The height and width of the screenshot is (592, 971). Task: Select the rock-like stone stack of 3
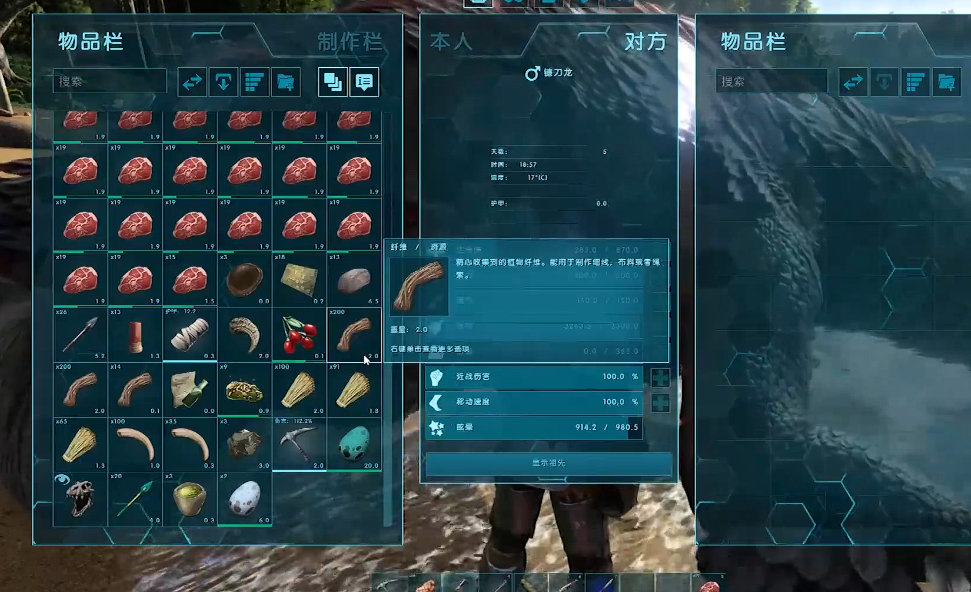click(x=244, y=444)
